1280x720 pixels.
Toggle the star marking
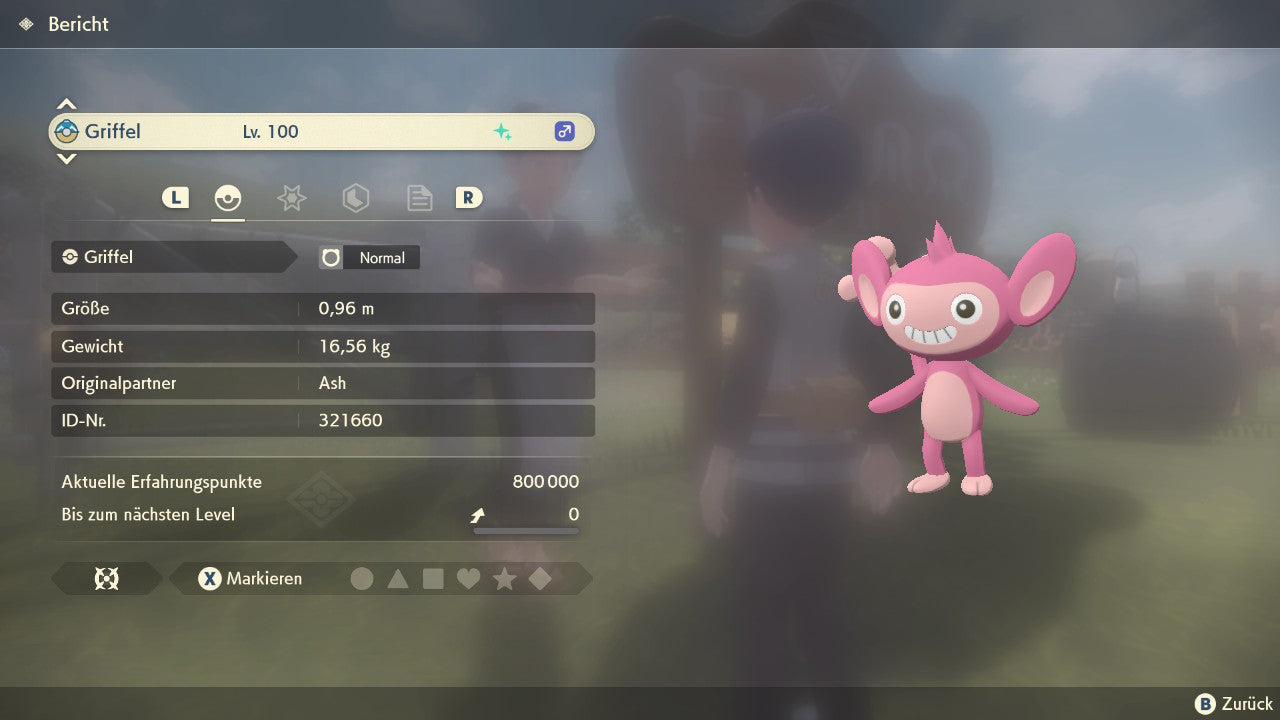[504, 578]
